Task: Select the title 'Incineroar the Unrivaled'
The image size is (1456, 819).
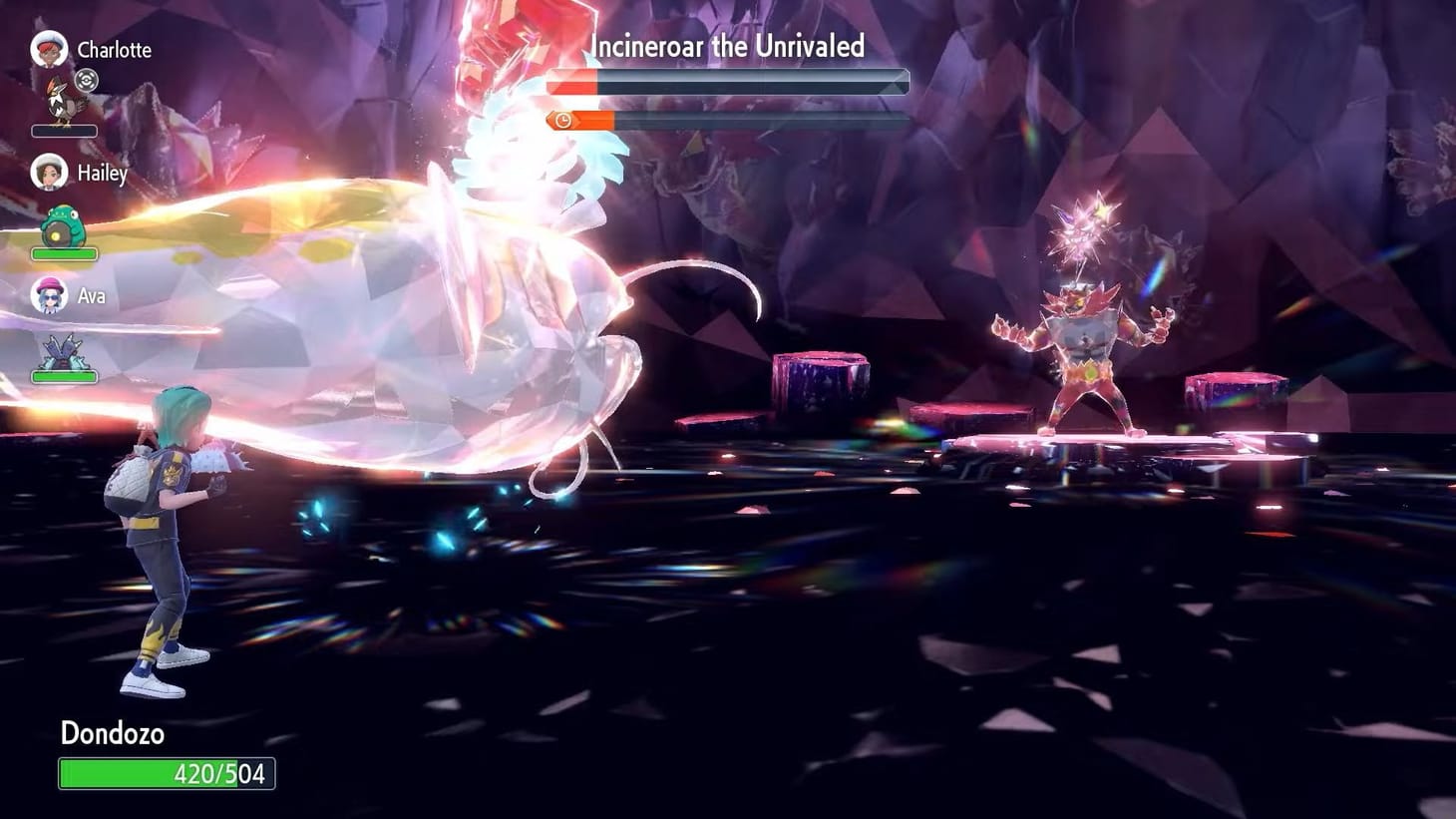Action: (727, 46)
